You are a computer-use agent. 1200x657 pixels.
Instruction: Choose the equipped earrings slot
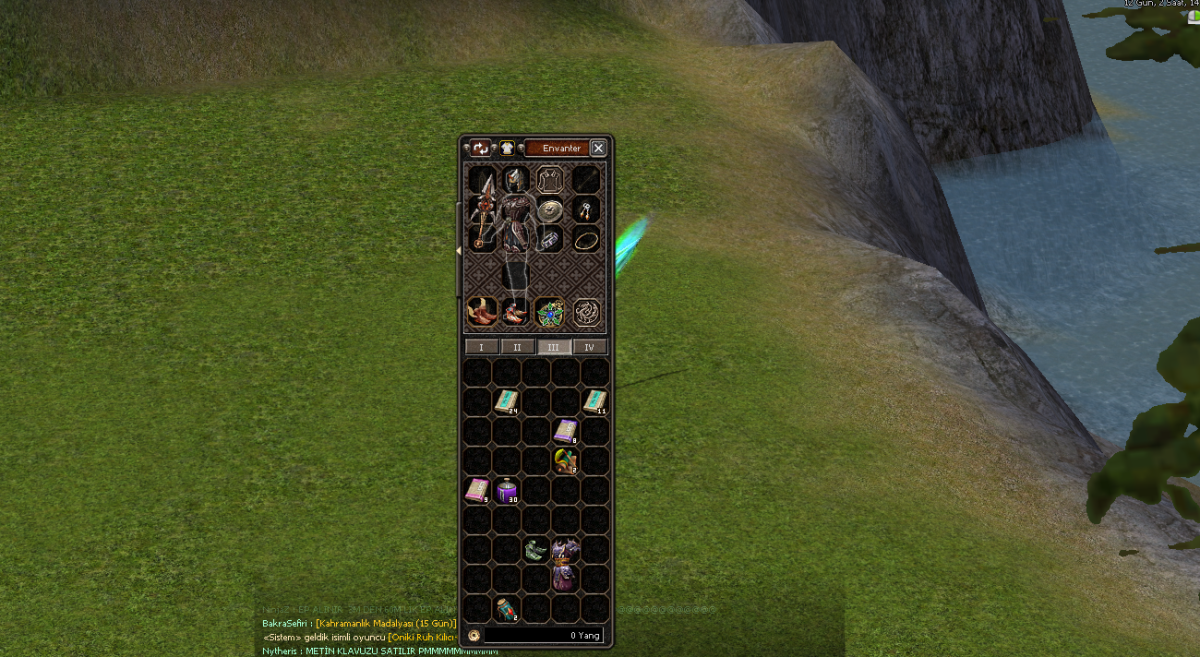pyautogui.click(x=586, y=210)
